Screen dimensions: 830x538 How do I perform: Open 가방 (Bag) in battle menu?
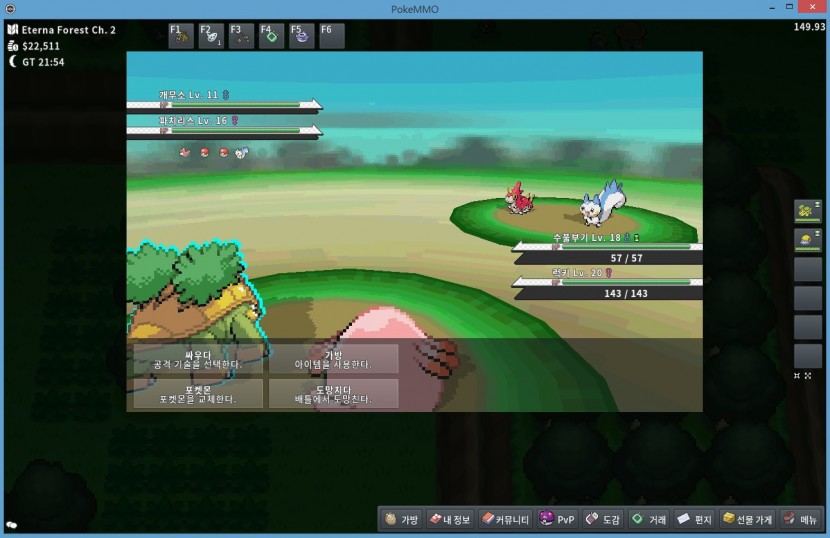(x=333, y=359)
